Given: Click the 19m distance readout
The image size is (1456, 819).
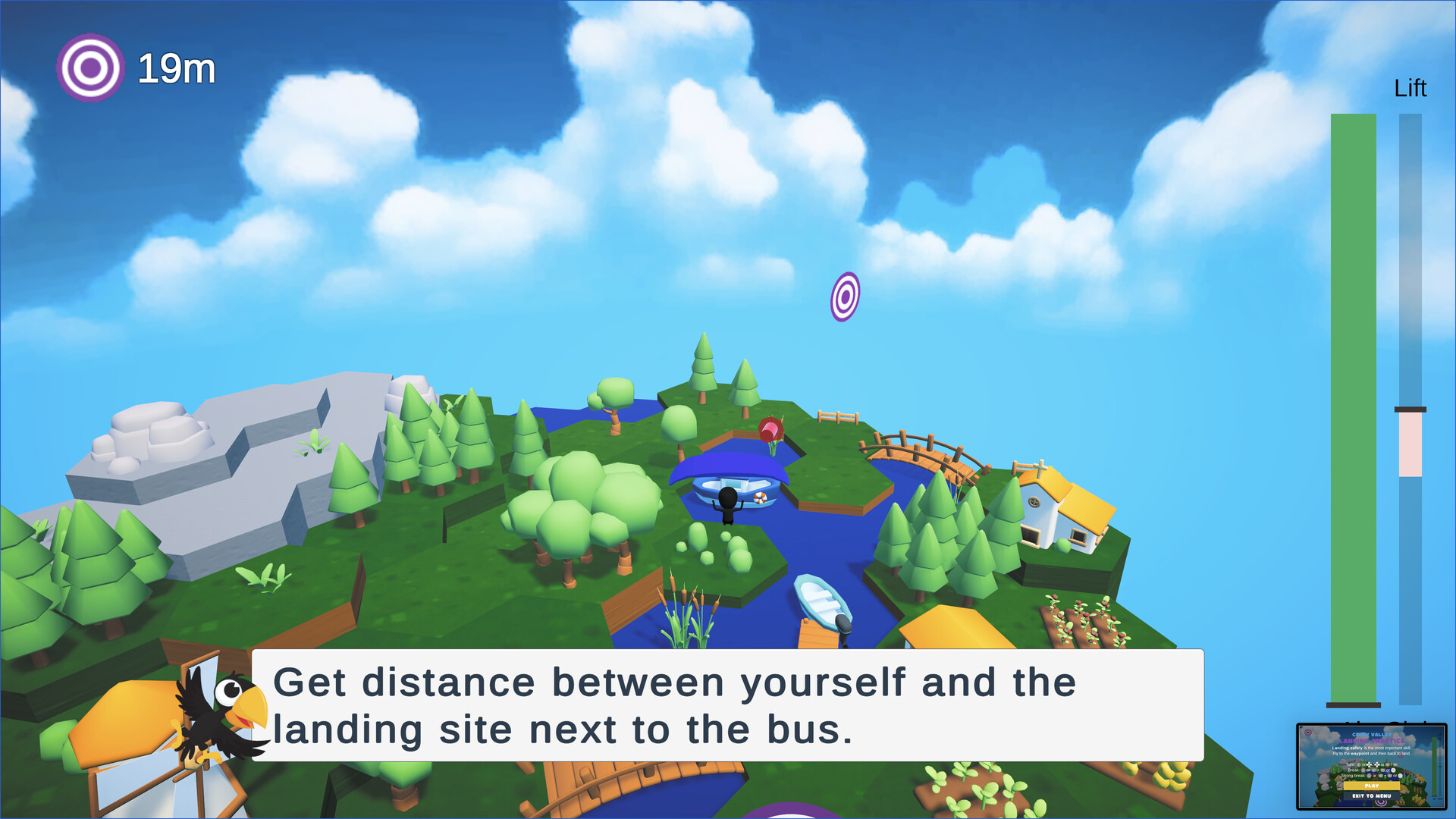Looking at the screenshot, I should (175, 67).
